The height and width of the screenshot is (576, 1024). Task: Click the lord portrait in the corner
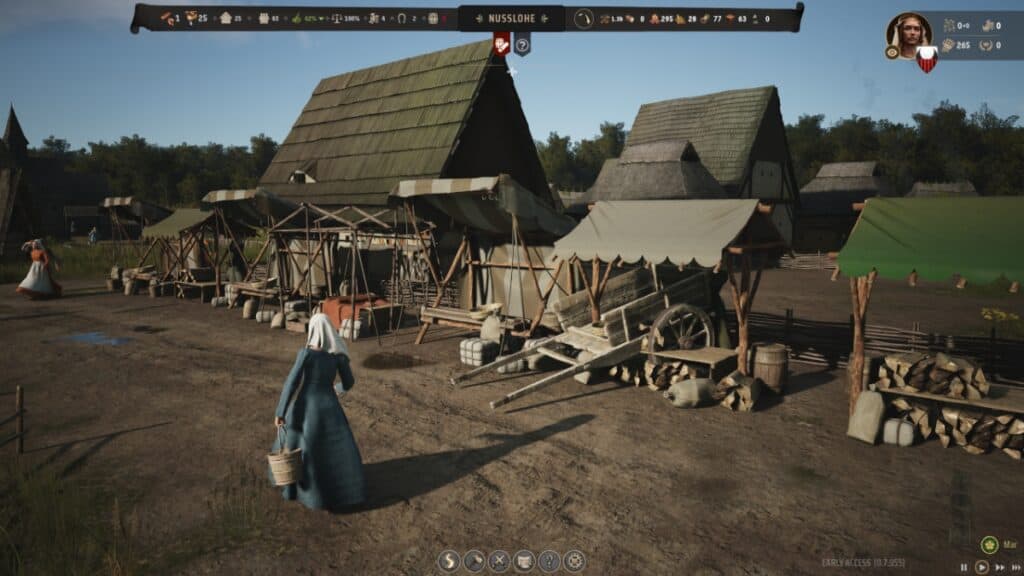907,33
